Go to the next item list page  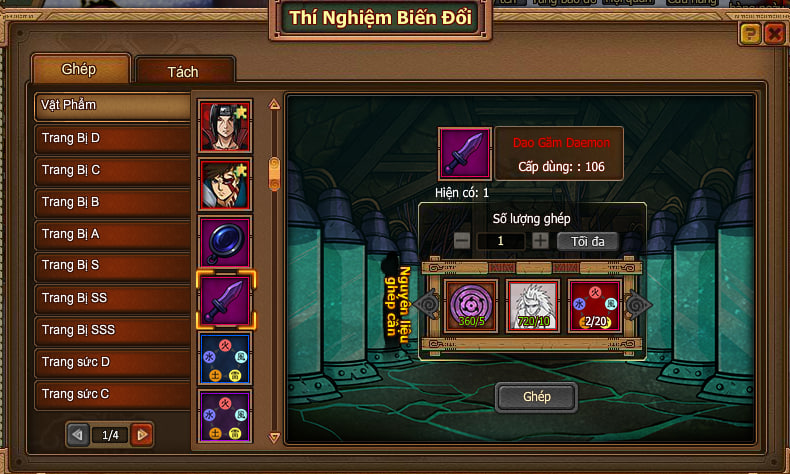click(x=142, y=435)
